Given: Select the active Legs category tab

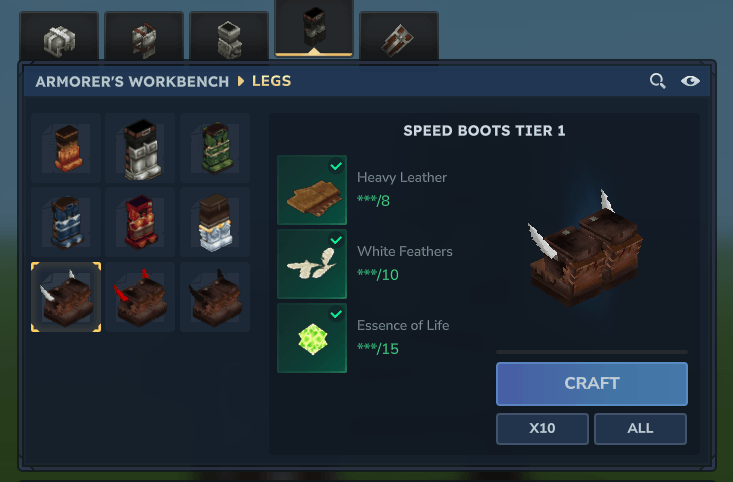Looking at the screenshot, I should (314, 29).
